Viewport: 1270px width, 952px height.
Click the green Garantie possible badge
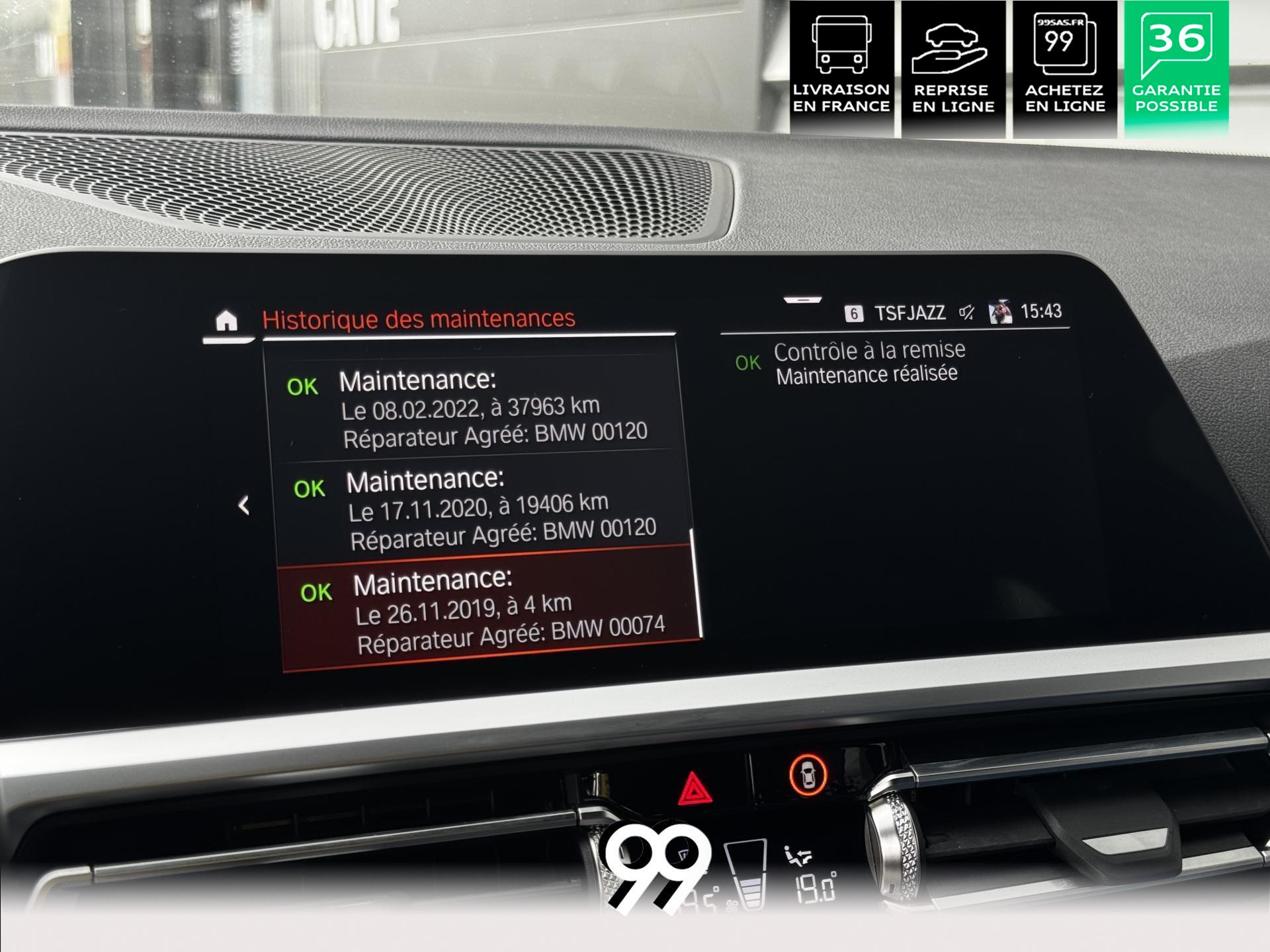click(1176, 68)
